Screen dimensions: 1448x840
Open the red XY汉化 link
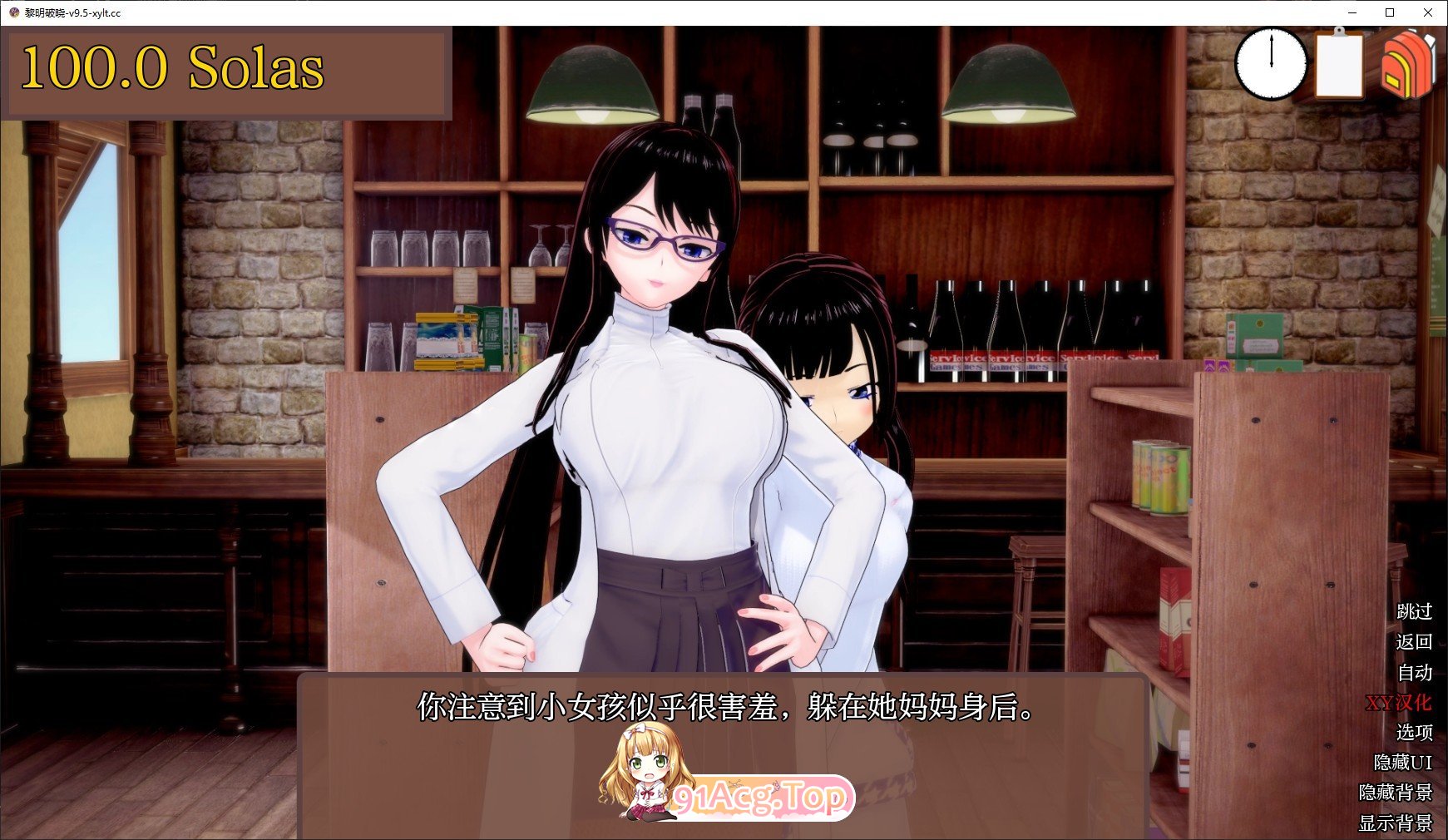click(1401, 701)
